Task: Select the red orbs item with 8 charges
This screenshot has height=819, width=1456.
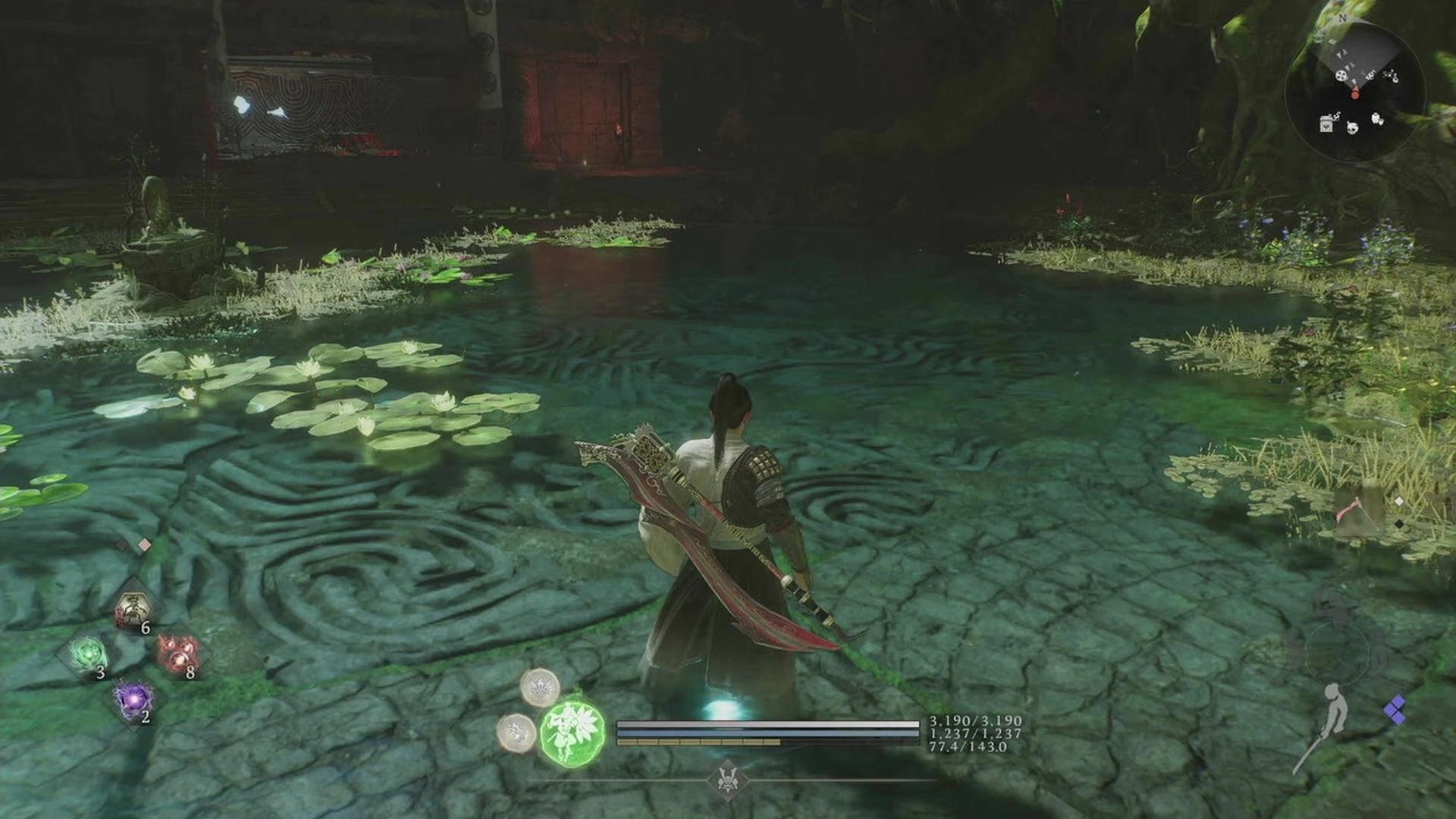Action: (178, 654)
